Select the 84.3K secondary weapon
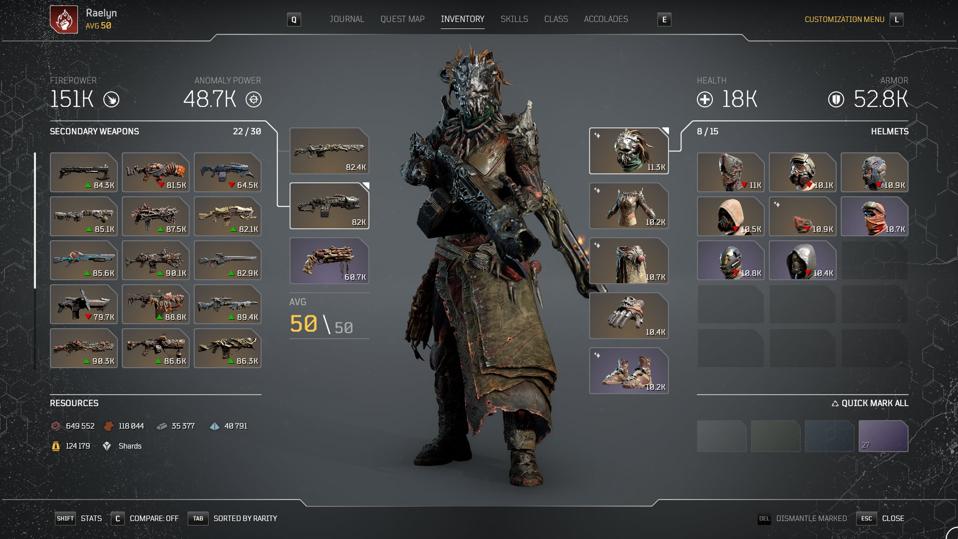 pos(84,172)
